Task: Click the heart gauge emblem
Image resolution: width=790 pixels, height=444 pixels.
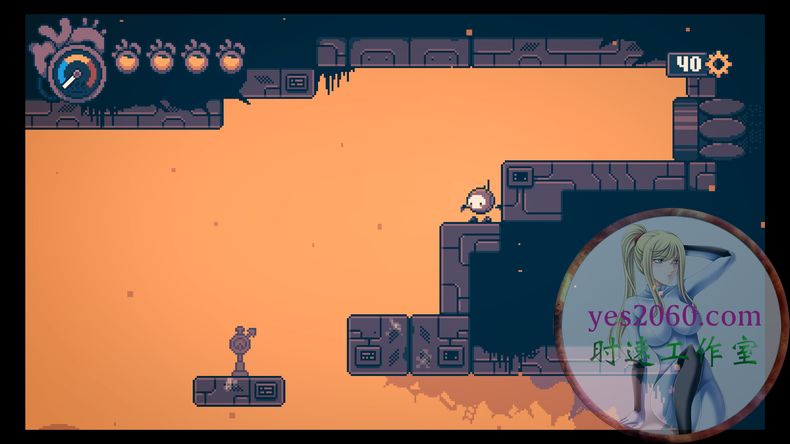Action: point(70,63)
